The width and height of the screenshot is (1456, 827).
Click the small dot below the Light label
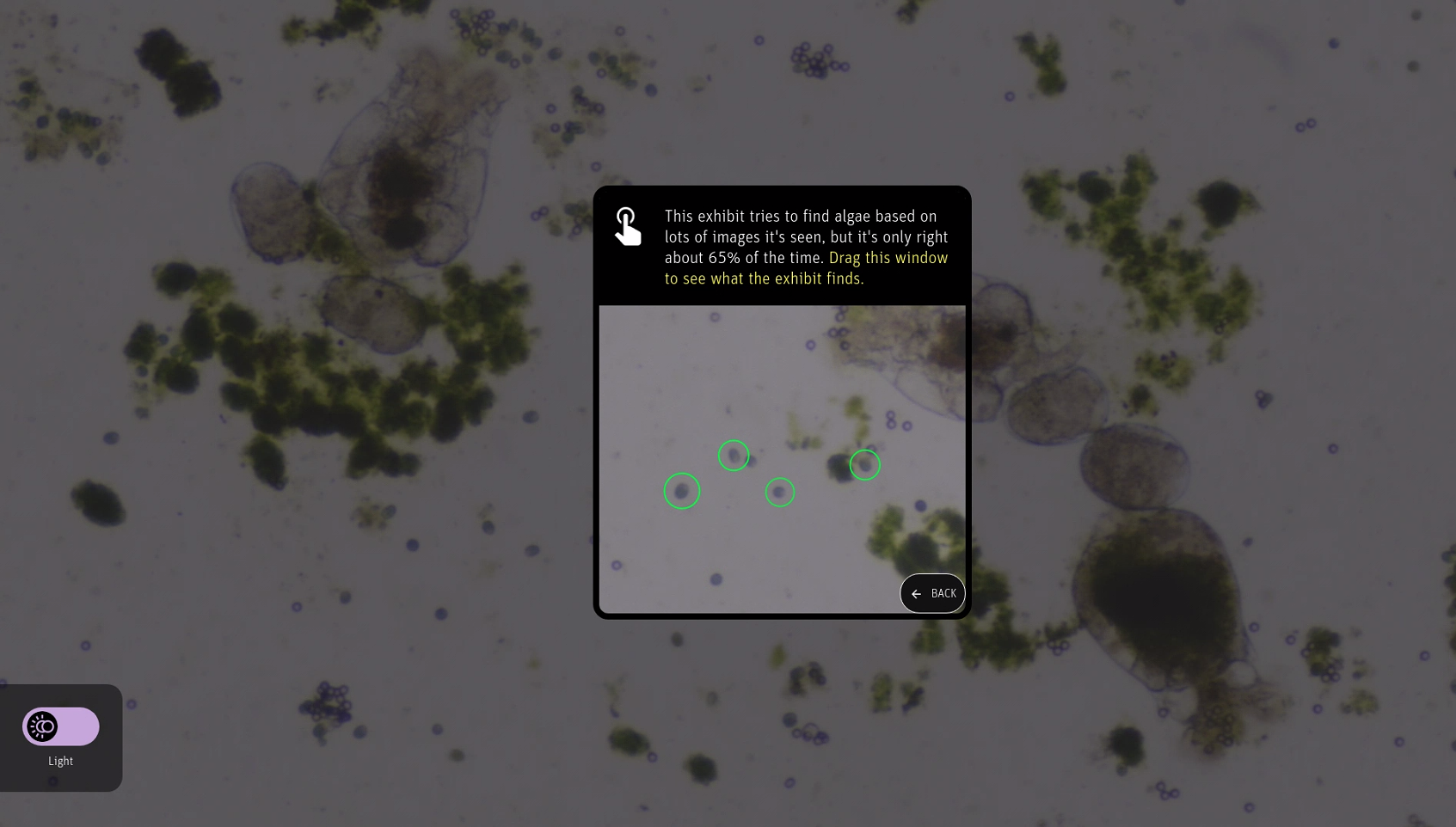click(x=52, y=781)
